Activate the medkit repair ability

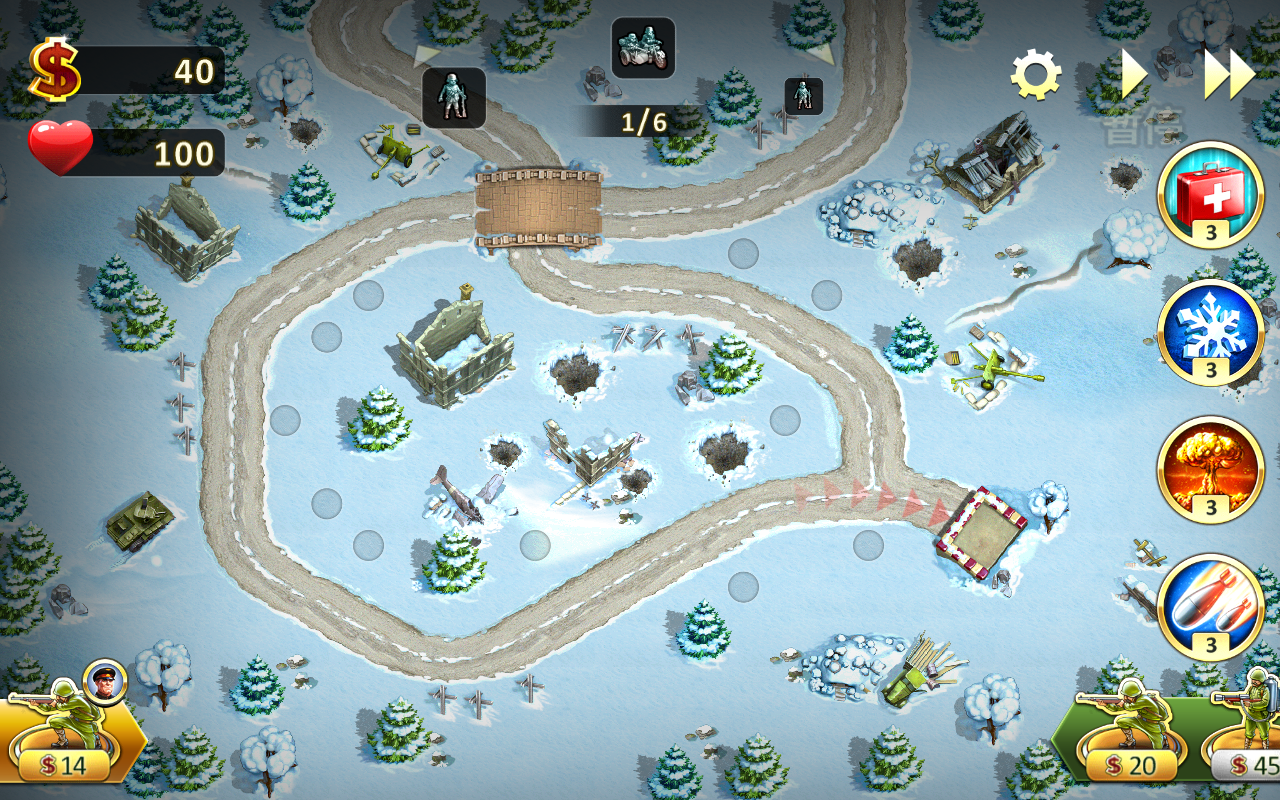click(1210, 194)
